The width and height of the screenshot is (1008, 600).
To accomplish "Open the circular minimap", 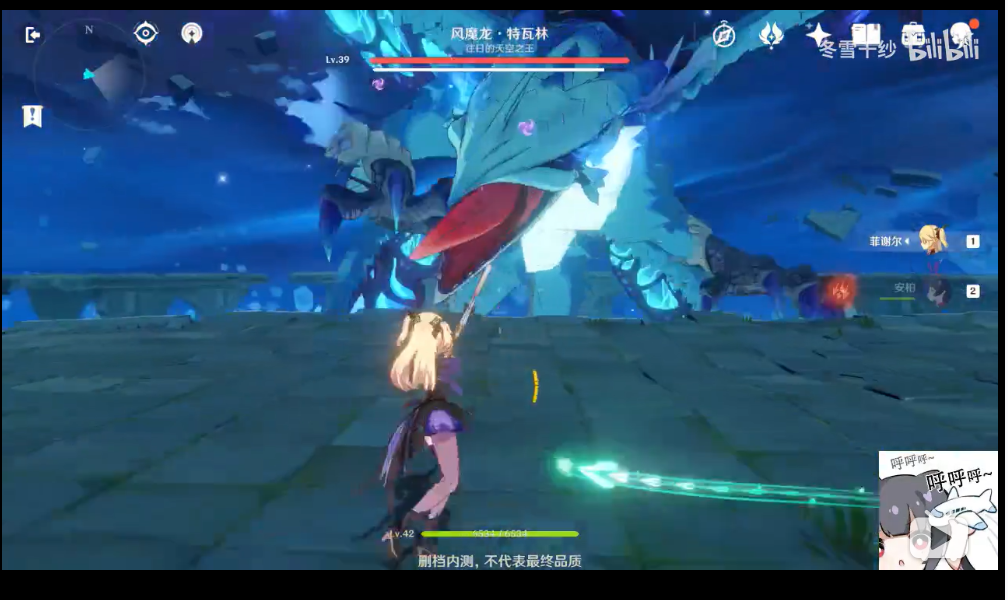I will click(89, 74).
